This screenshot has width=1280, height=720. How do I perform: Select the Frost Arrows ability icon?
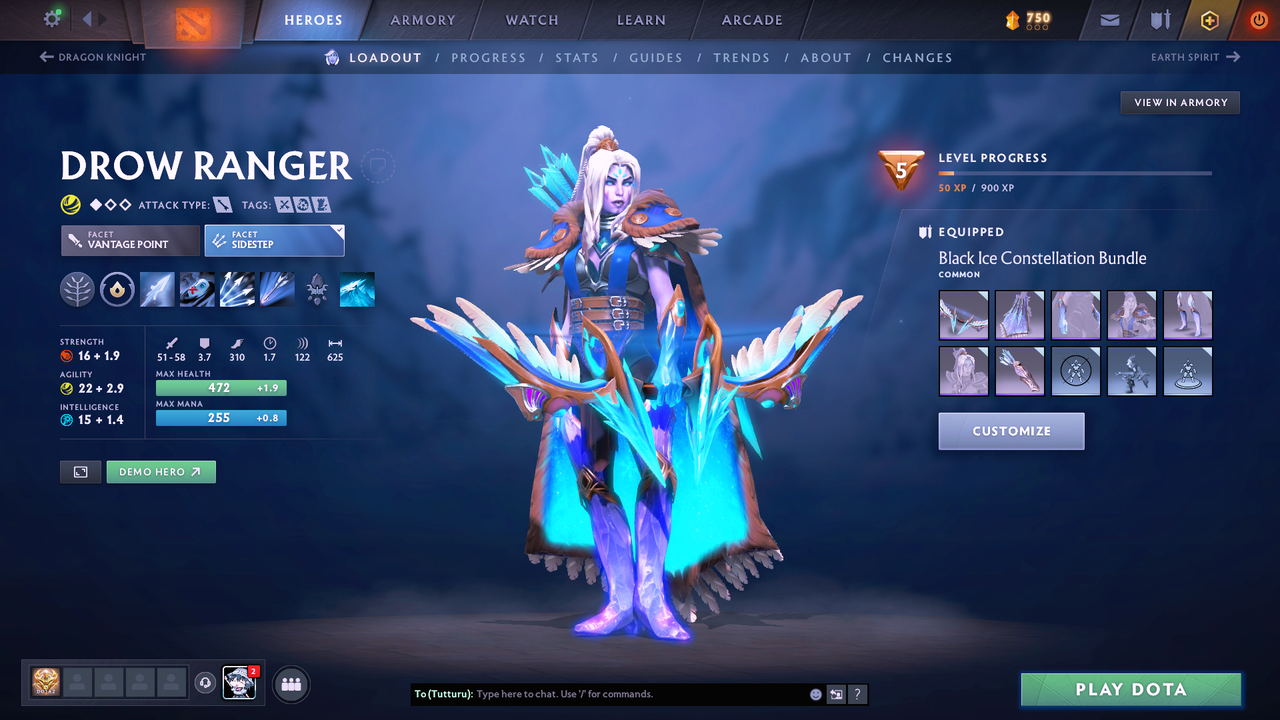point(157,289)
